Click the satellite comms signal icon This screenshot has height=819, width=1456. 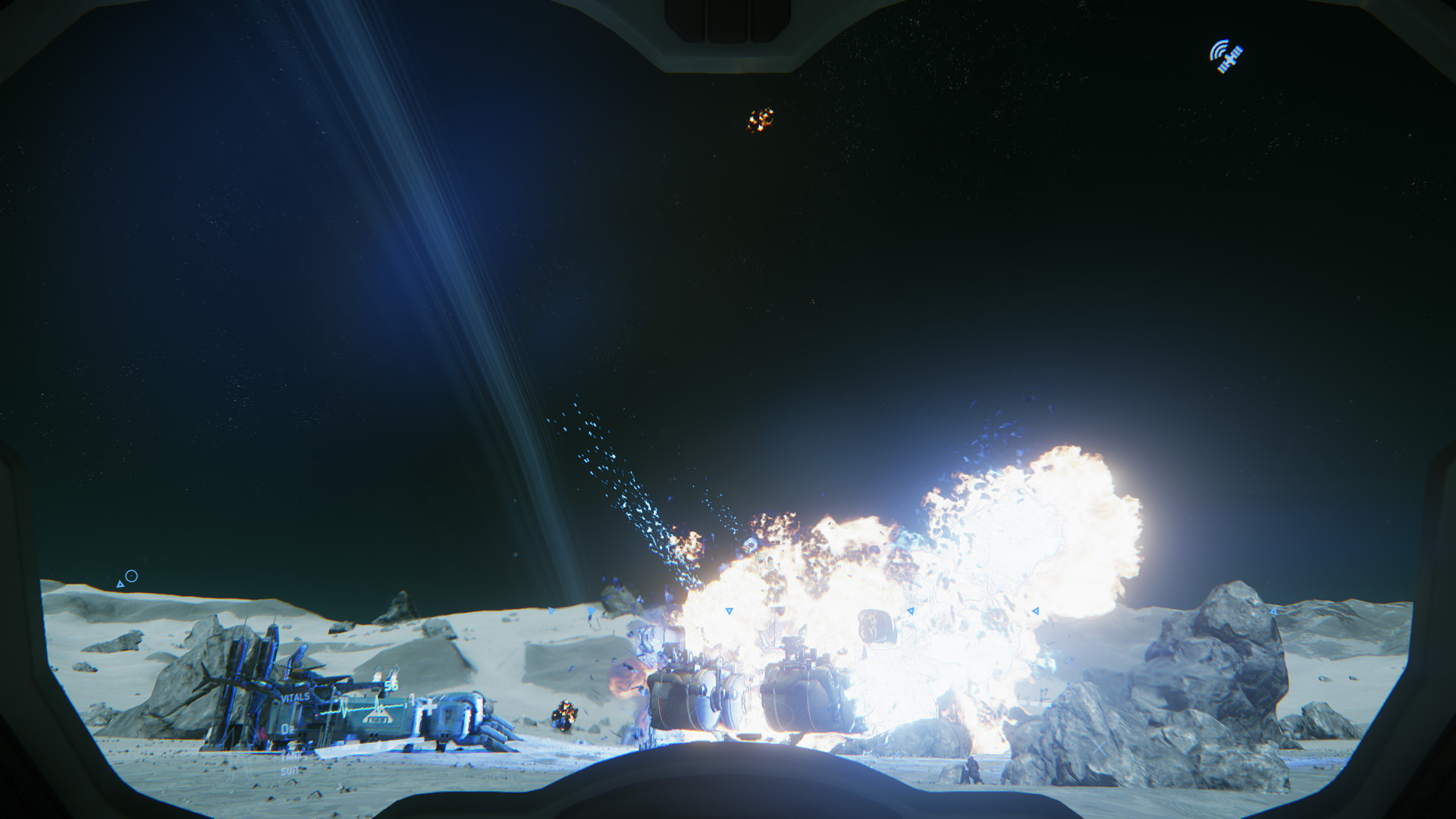(1225, 57)
